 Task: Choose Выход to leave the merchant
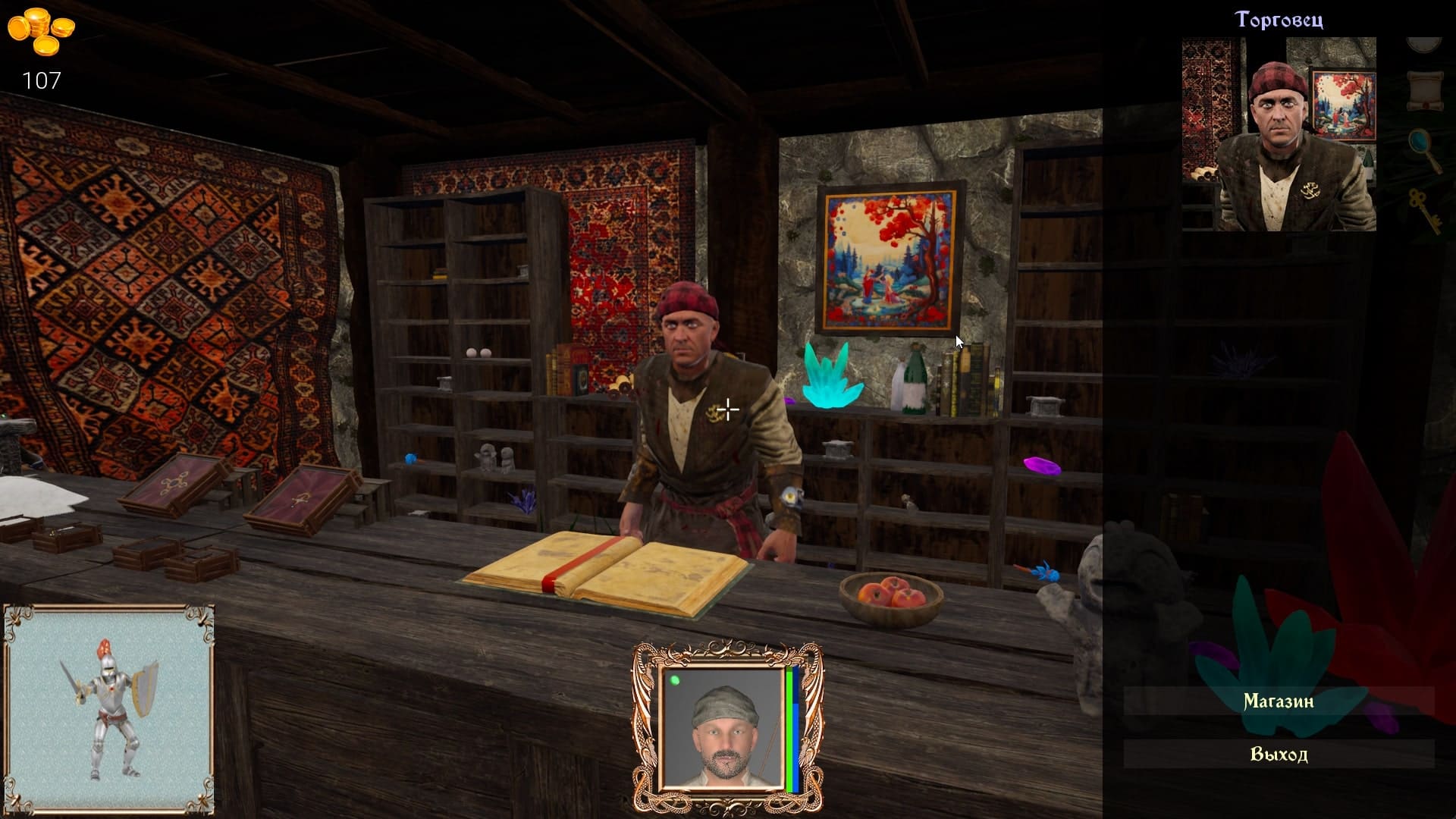coord(1279,754)
